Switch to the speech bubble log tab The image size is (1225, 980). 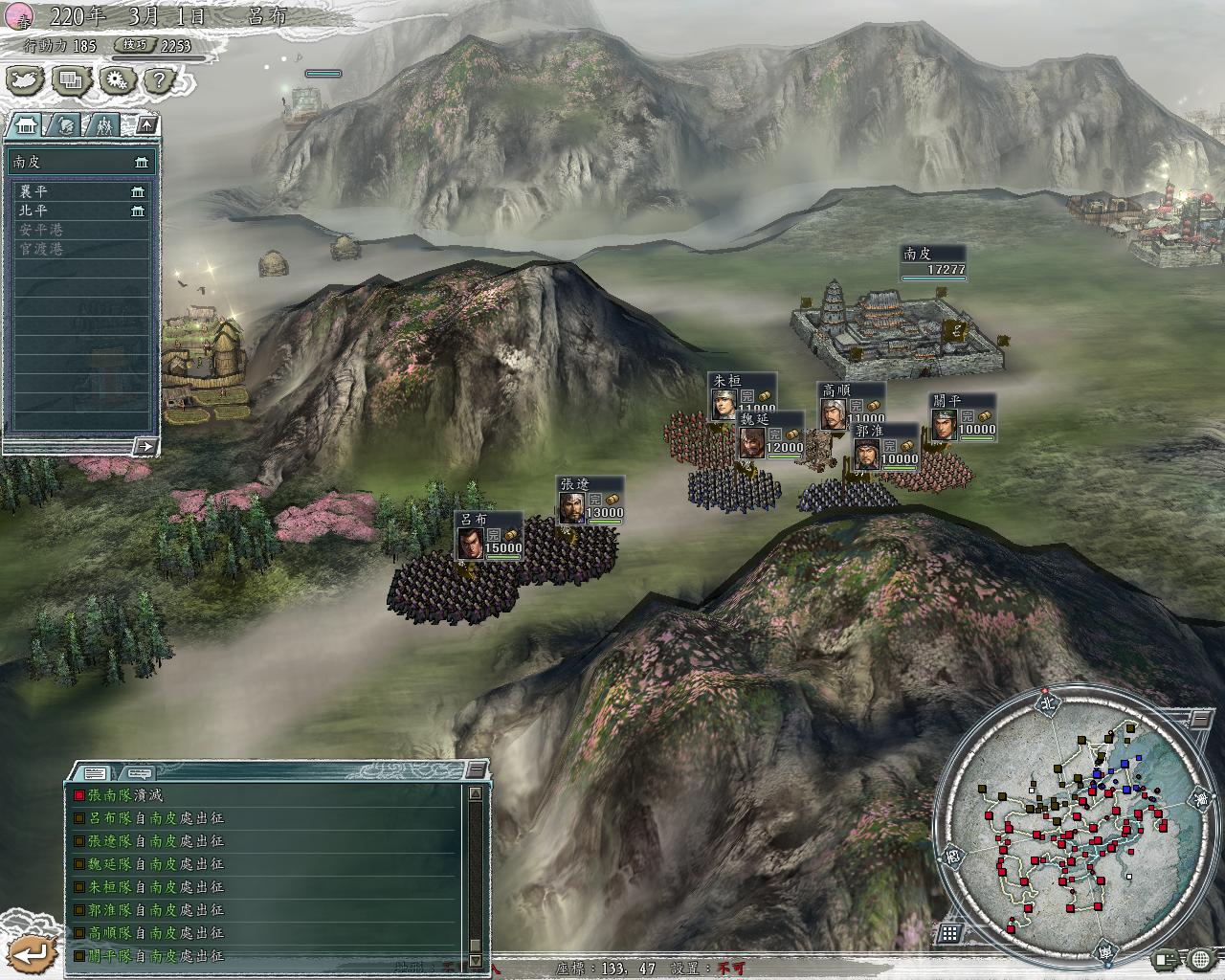click(139, 772)
